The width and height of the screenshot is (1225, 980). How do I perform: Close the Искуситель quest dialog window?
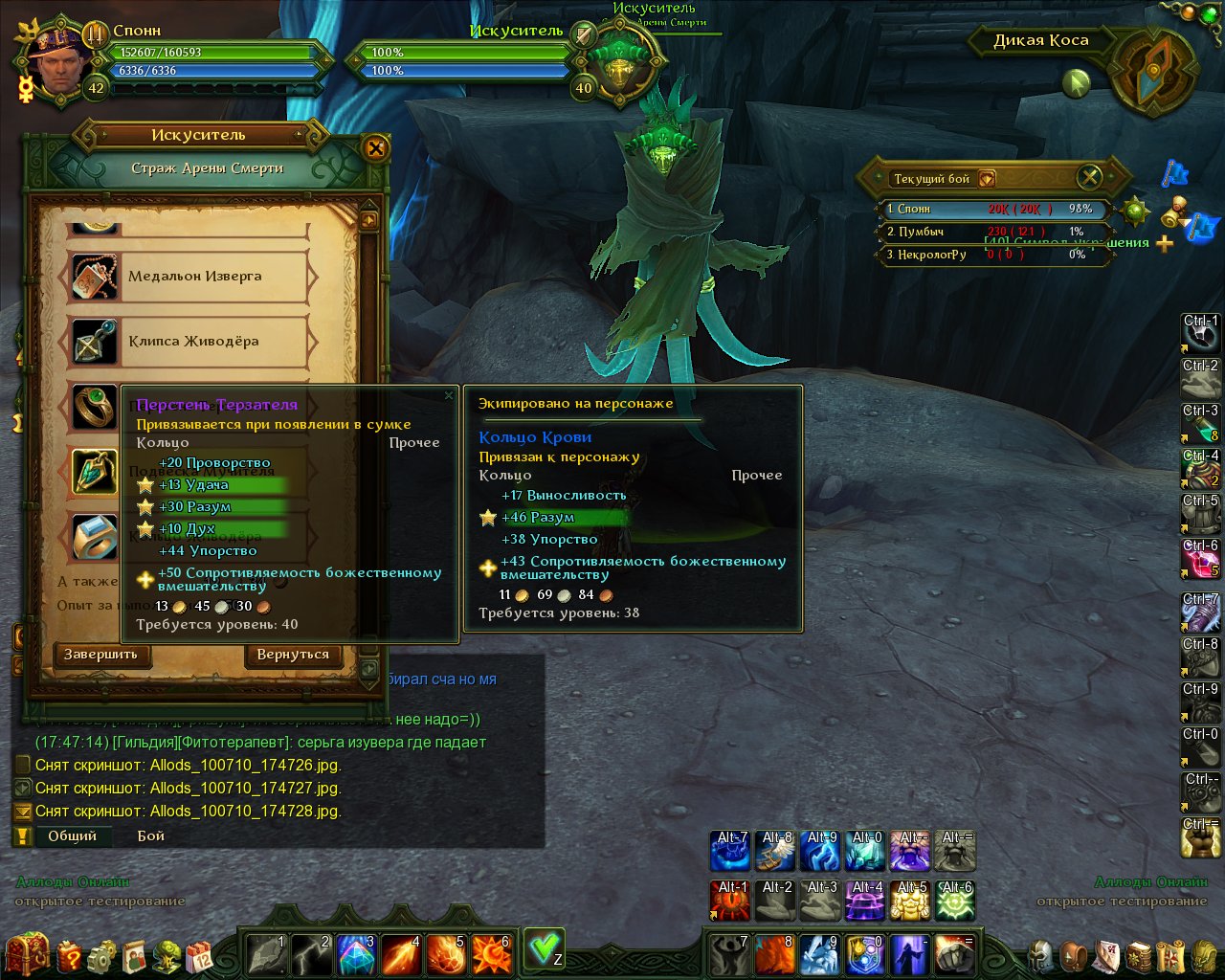point(375,147)
